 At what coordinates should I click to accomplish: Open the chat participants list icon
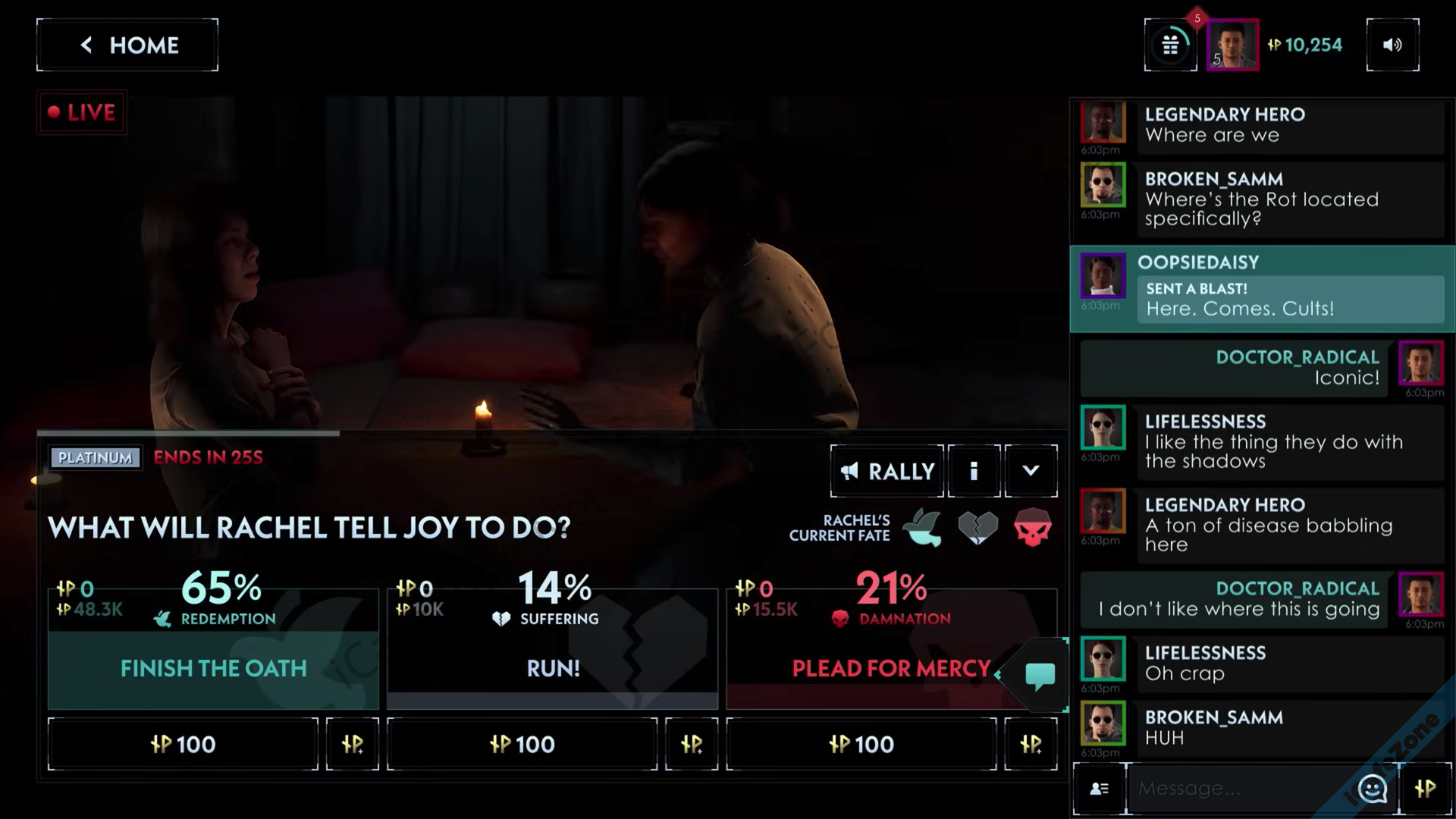[x=1099, y=789]
